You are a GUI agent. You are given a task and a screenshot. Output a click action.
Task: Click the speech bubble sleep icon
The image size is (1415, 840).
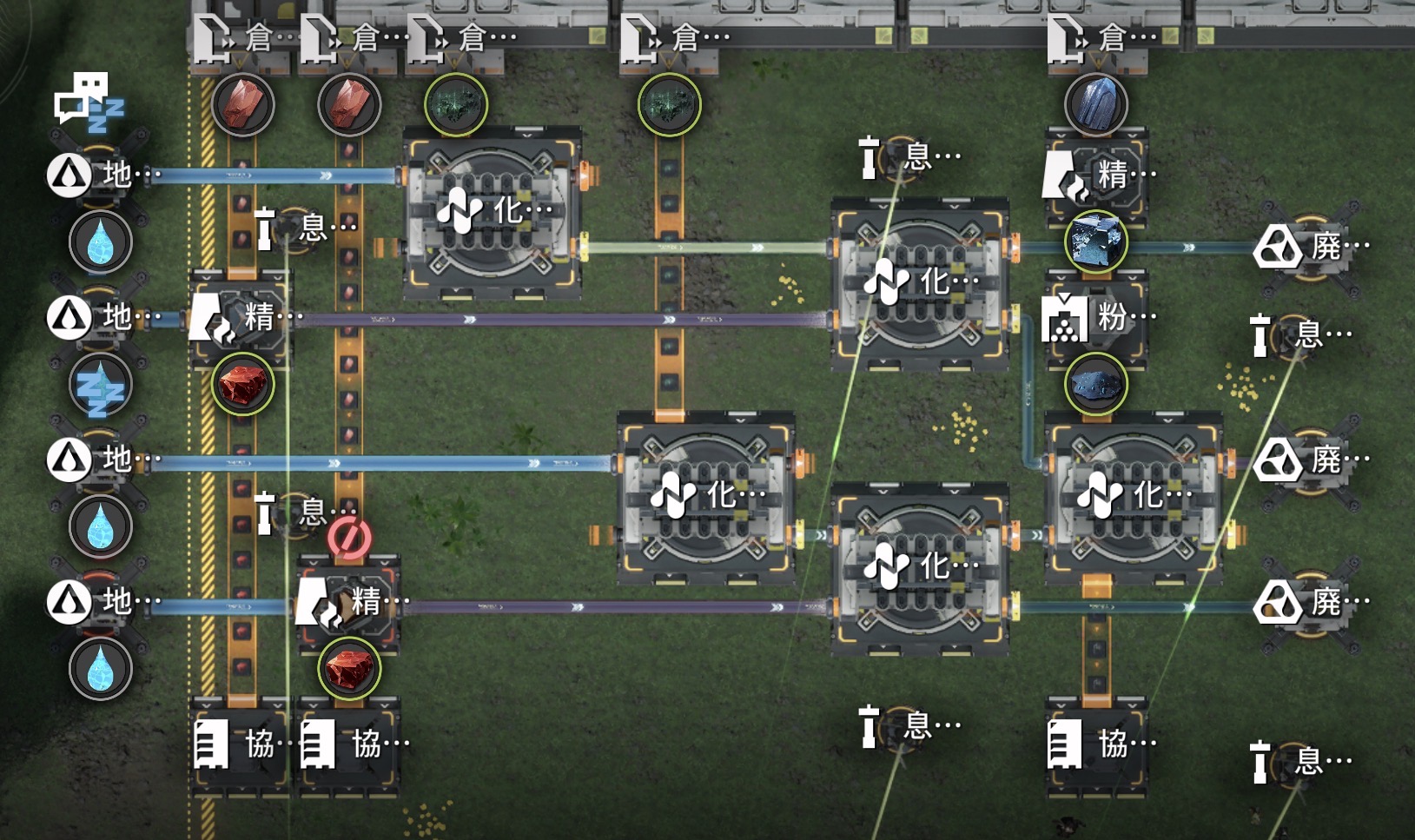click(89, 103)
